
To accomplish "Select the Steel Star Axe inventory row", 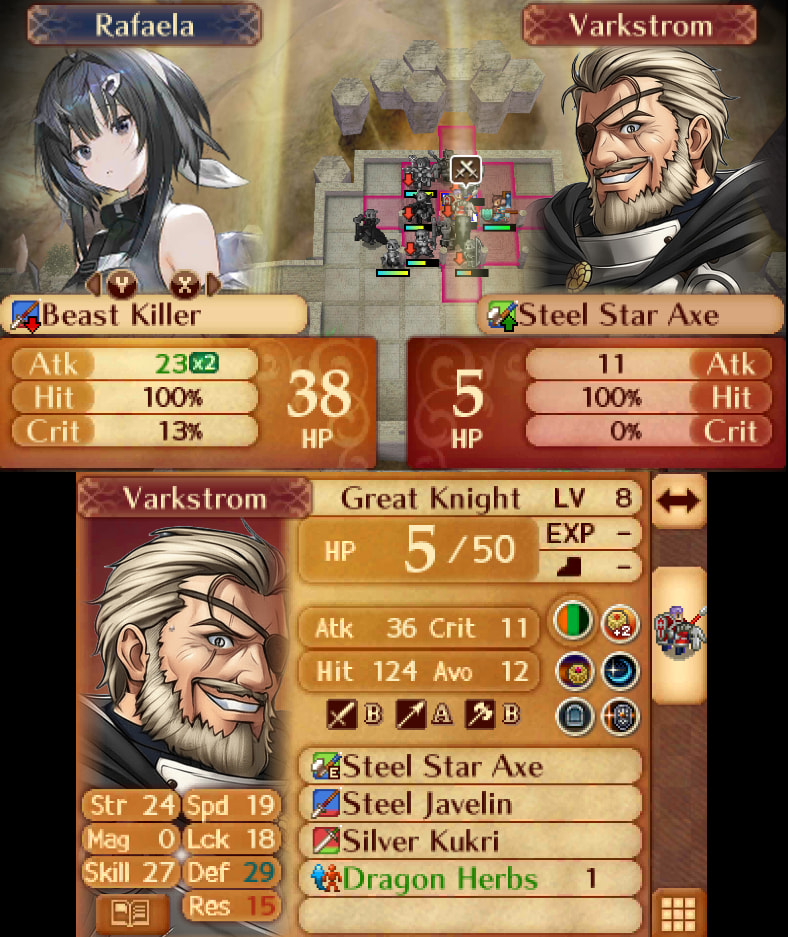I will click(470, 767).
